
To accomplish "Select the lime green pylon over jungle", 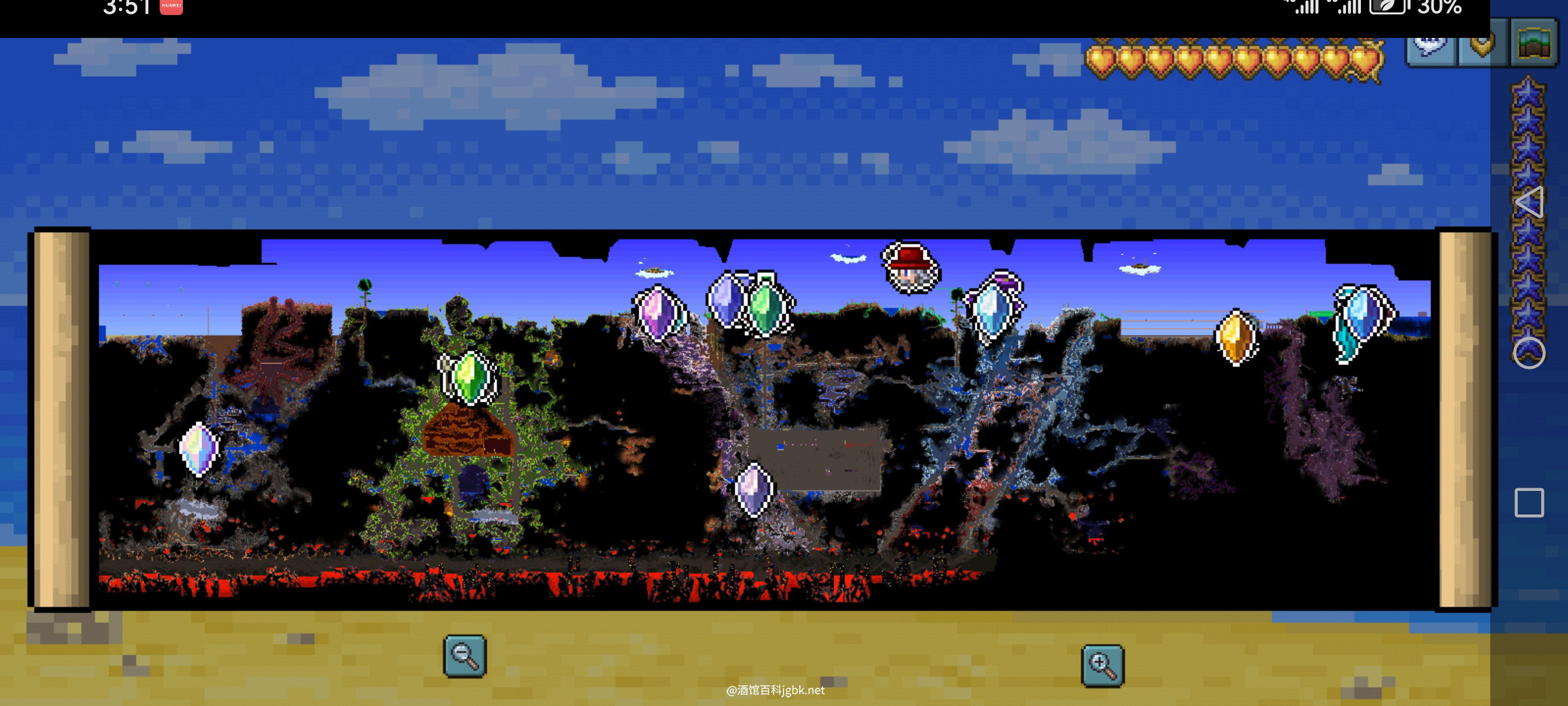I will (x=468, y=378).
